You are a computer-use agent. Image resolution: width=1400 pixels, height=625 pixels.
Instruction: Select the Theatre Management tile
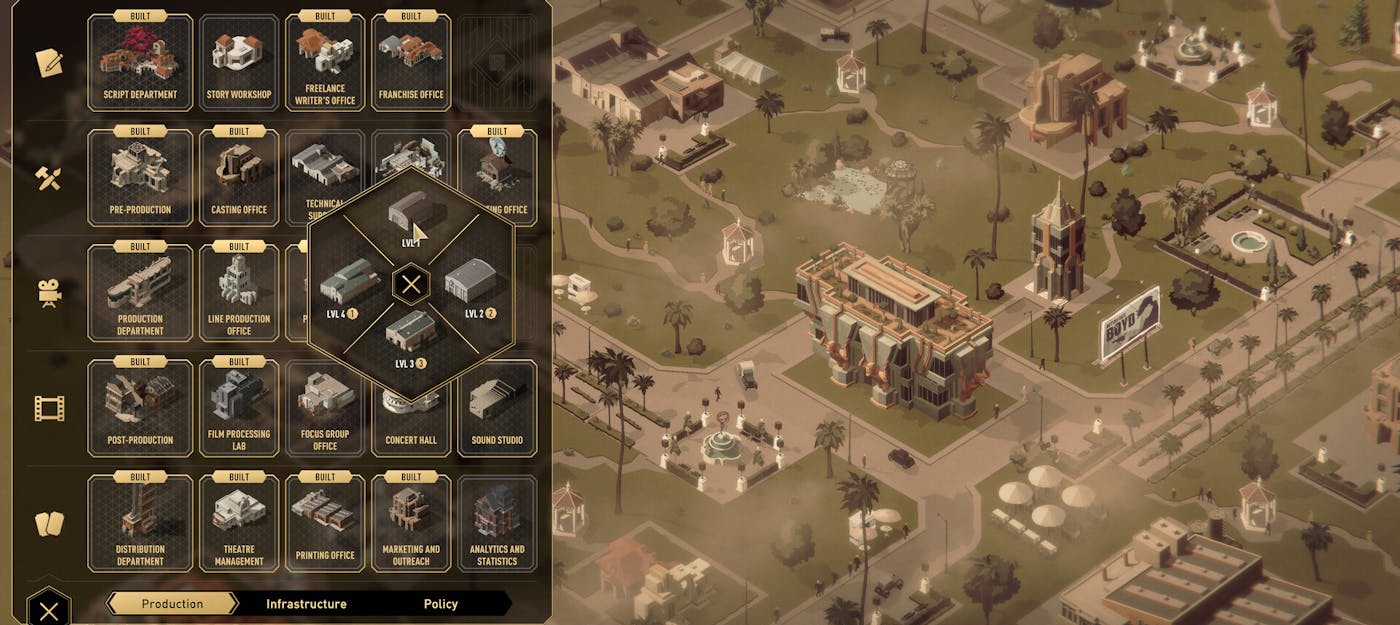(x=239, y=523)
